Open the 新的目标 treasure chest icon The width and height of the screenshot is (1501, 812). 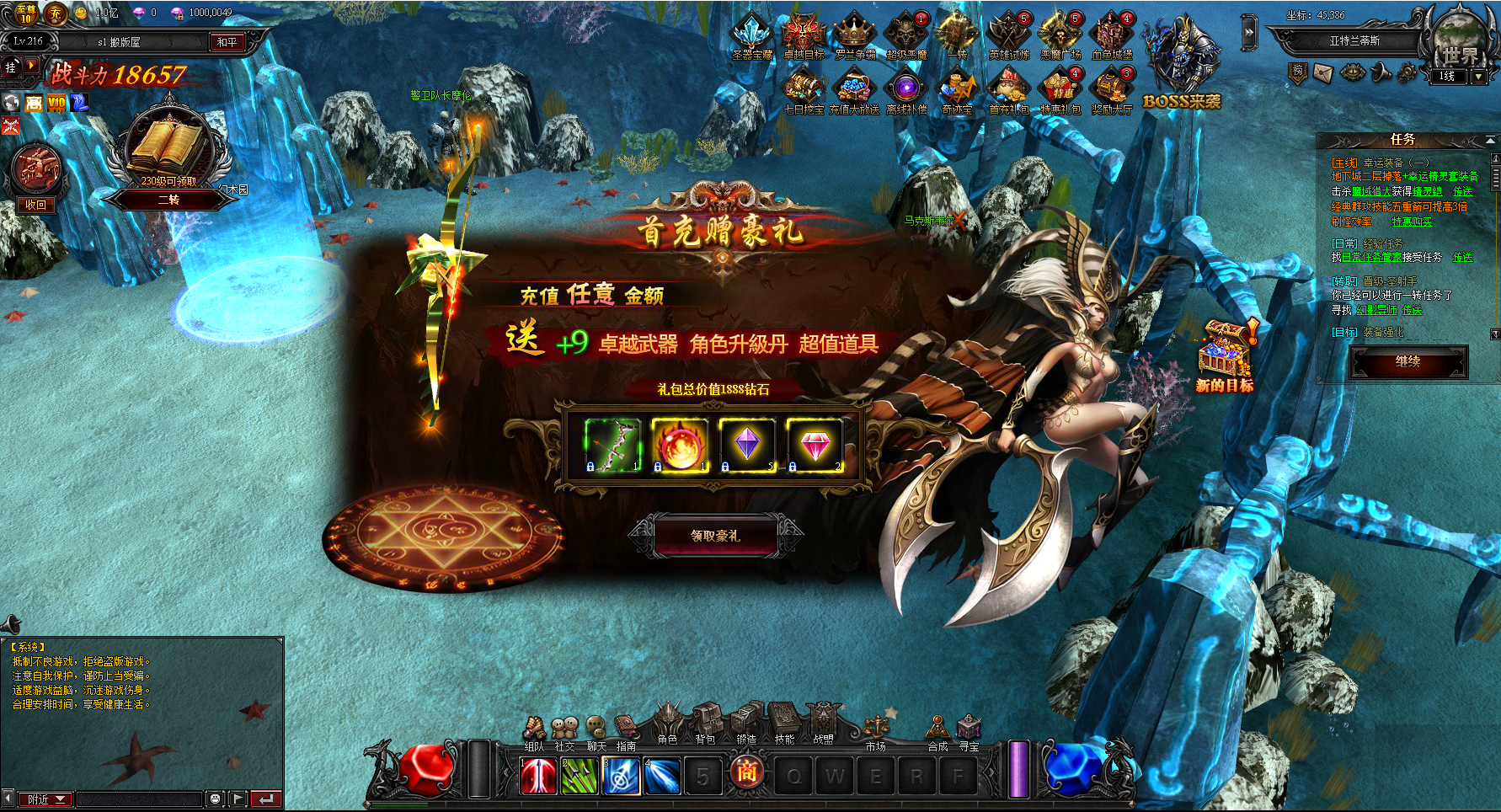[x=1225, y=358]
